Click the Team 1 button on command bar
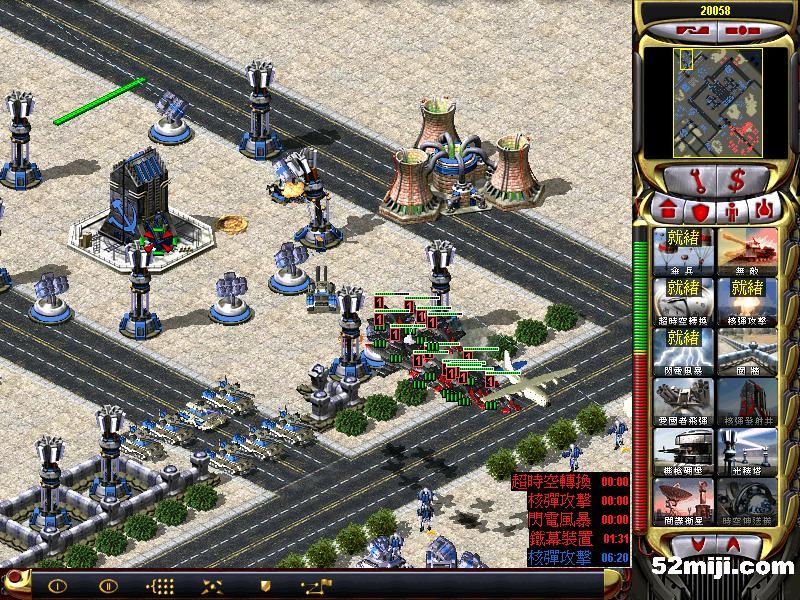 pyautogui.click(x=57, y=585)
